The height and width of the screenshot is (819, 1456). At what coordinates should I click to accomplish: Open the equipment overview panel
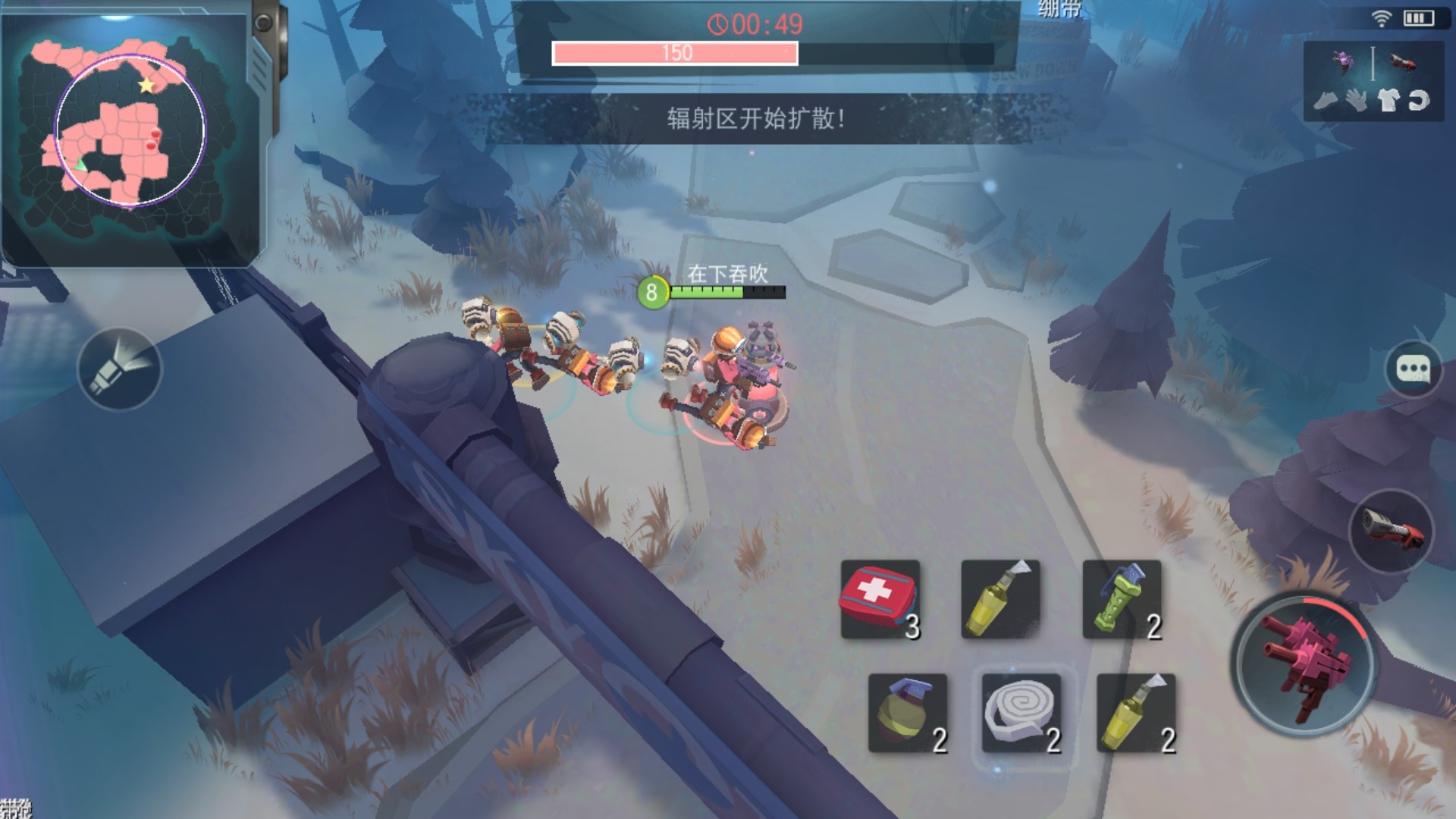click(x=1372, y=81)
